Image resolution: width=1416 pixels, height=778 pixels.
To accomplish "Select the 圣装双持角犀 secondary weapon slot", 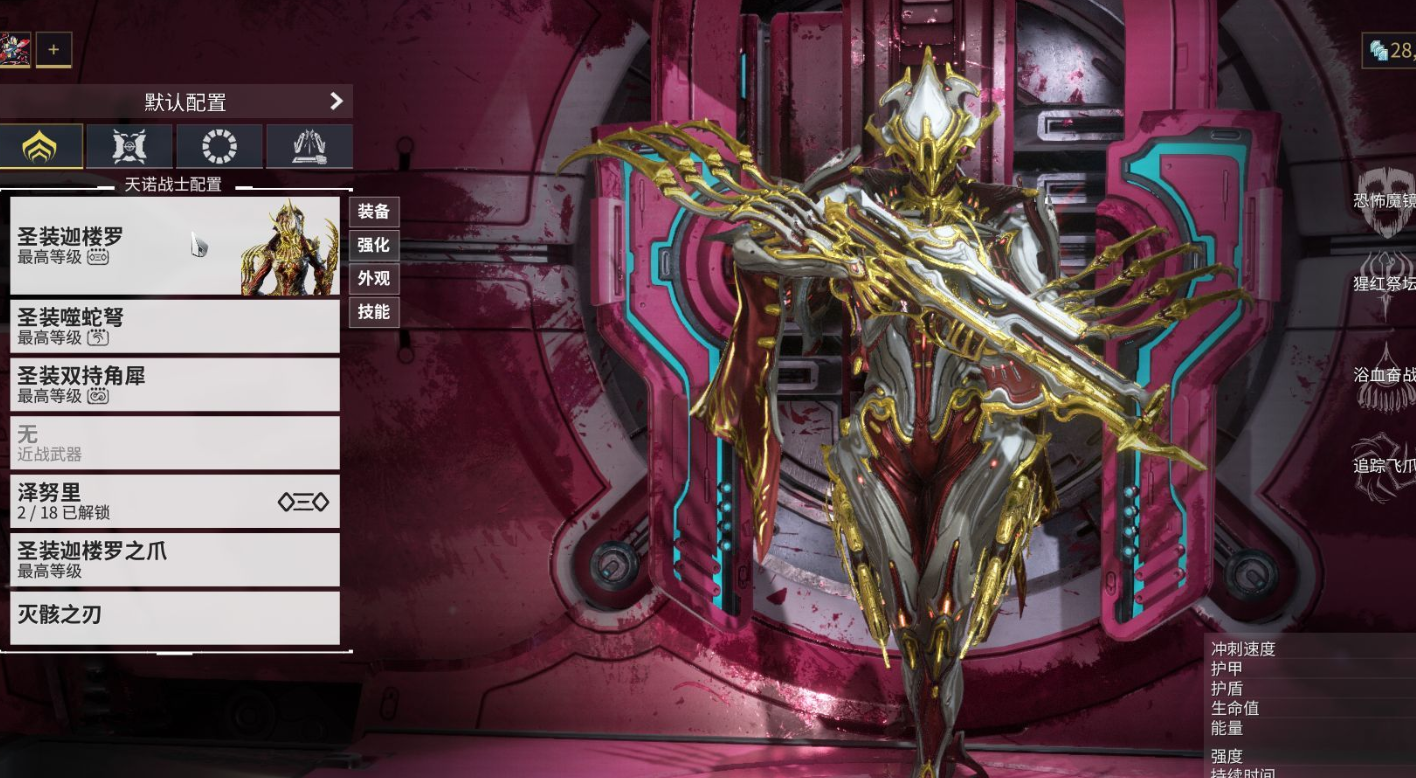I will 175,384.
